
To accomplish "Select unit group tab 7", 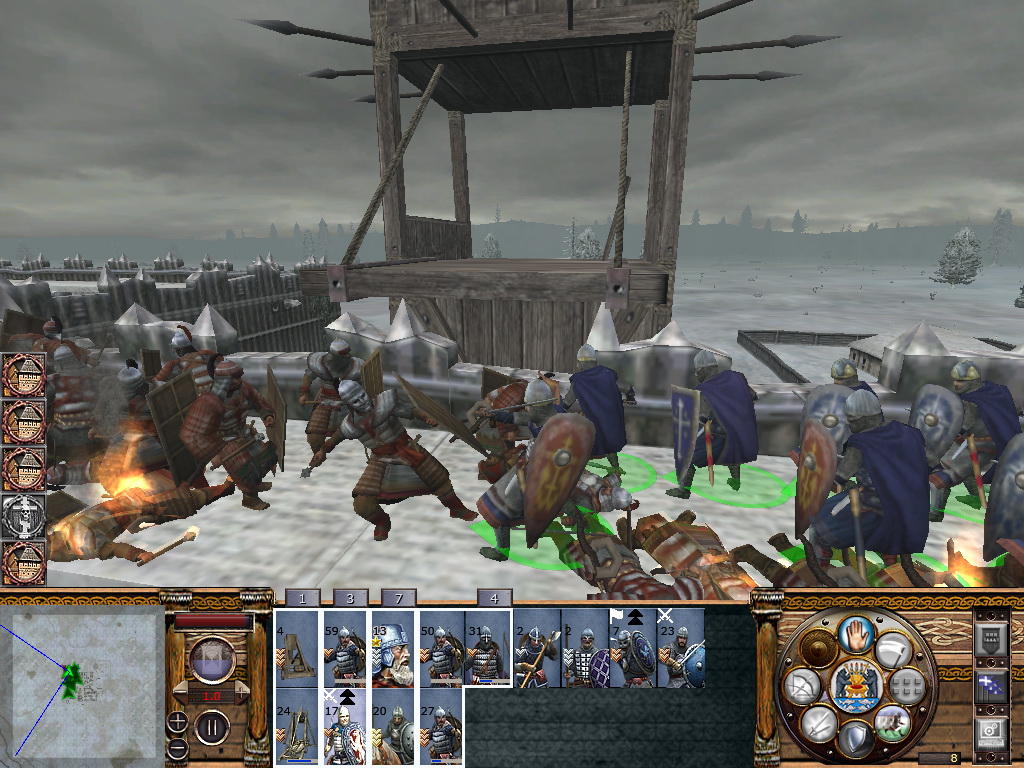I will click(398, 598).
